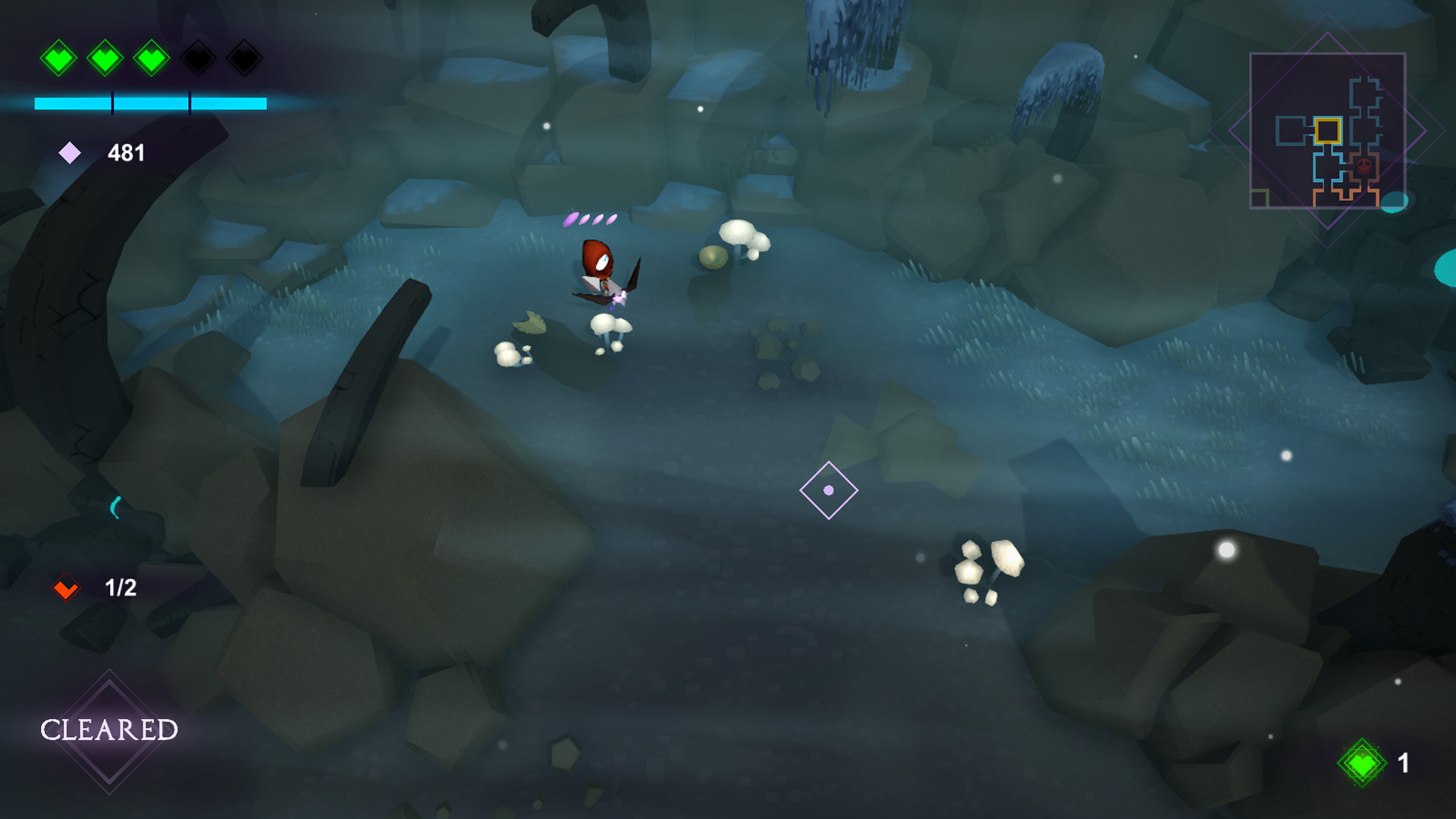The height and width of the screenshot is (819, 1456).
Task: Click the red skull room on the minimap
Action: point(1364,166)
